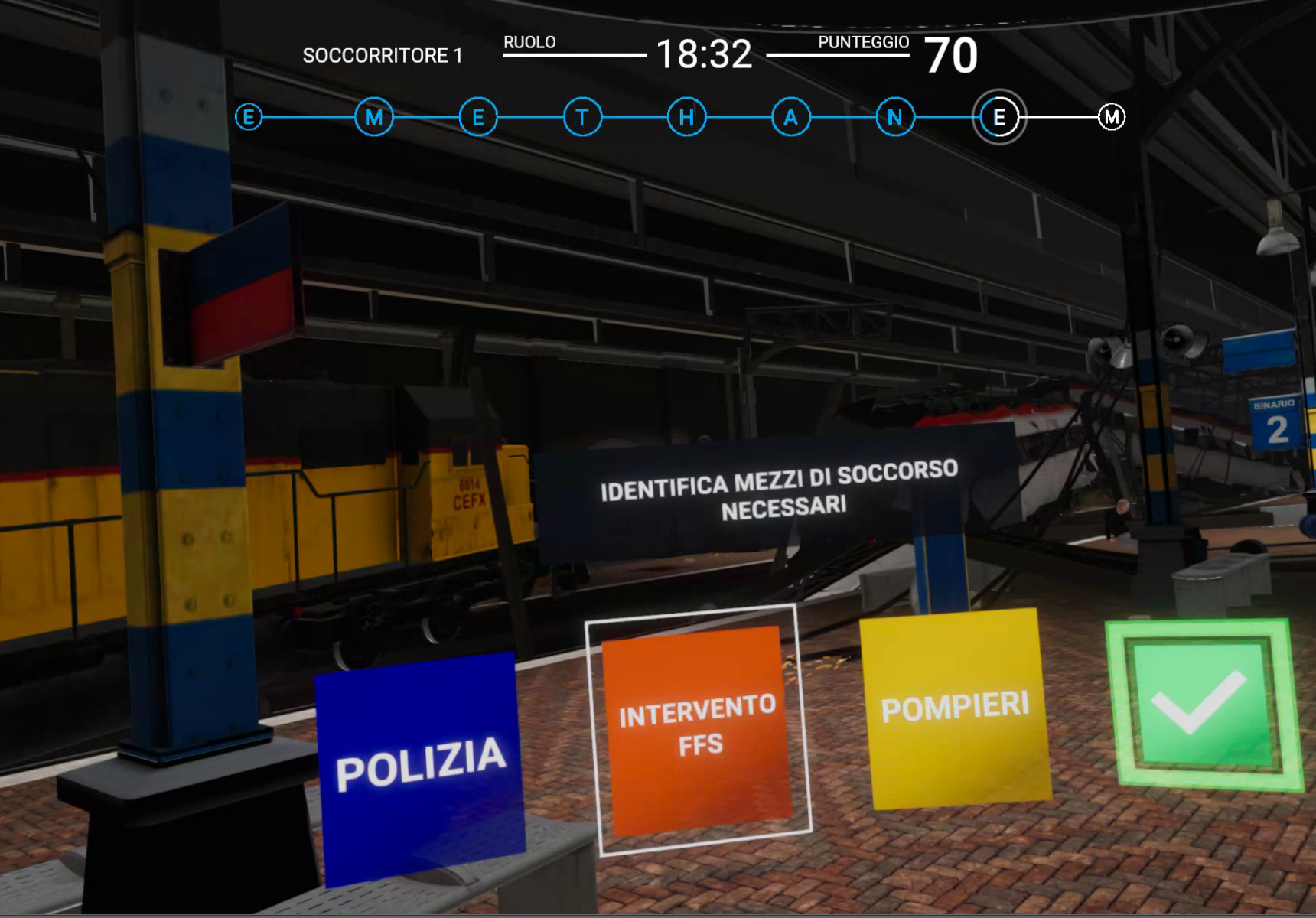Select the H step marker
Viewport: 1316px width, 918px height.
686,118
